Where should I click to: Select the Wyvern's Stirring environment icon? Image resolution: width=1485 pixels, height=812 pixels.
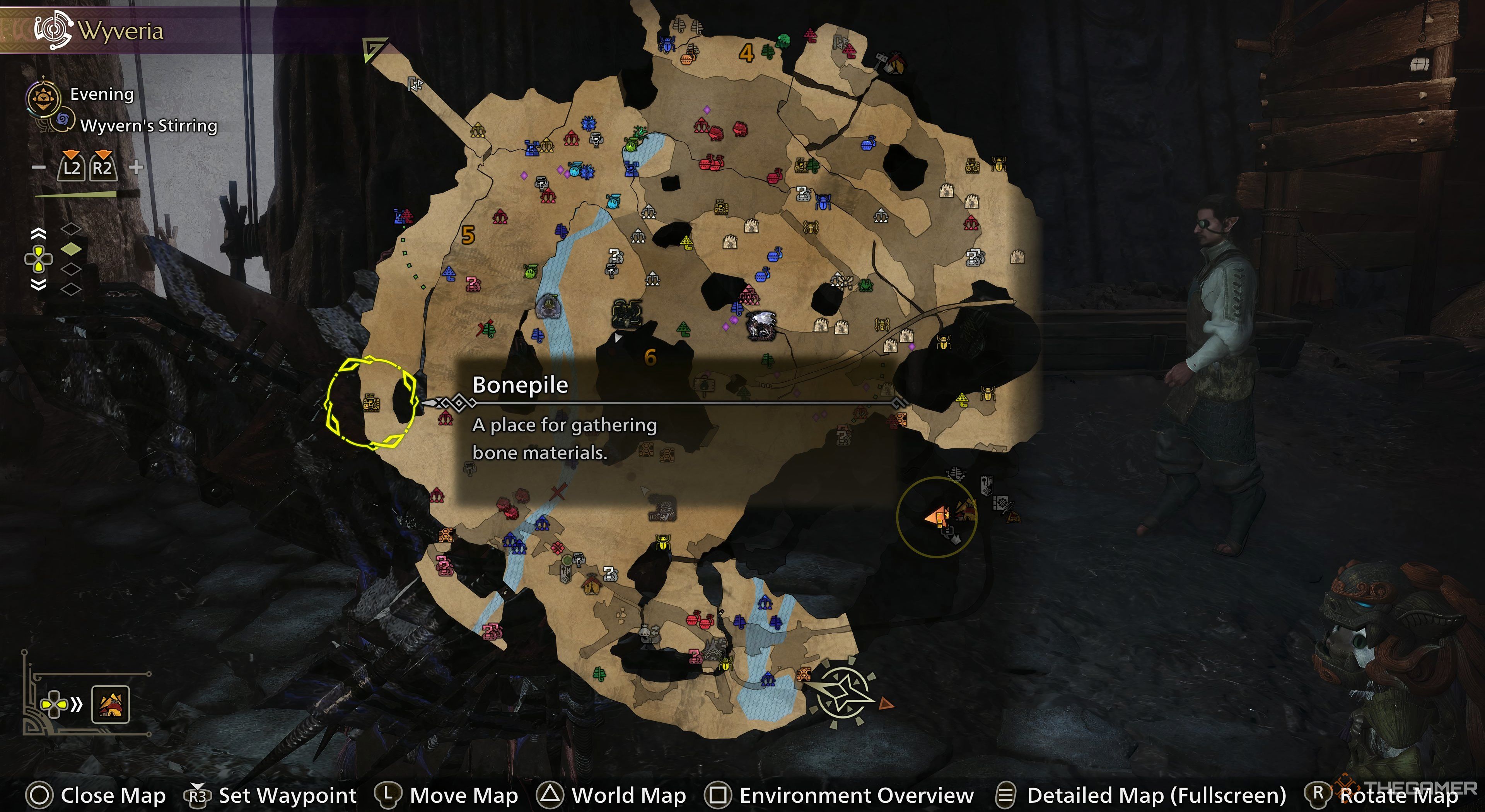[x=62, y=121]
